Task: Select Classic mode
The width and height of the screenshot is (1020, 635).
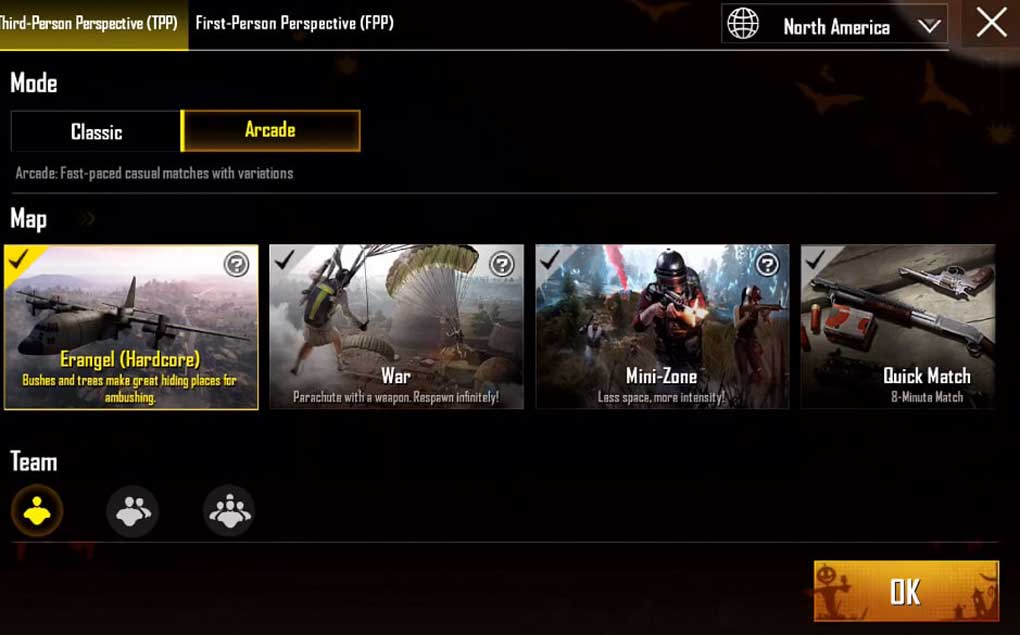Action: [96, 132]
